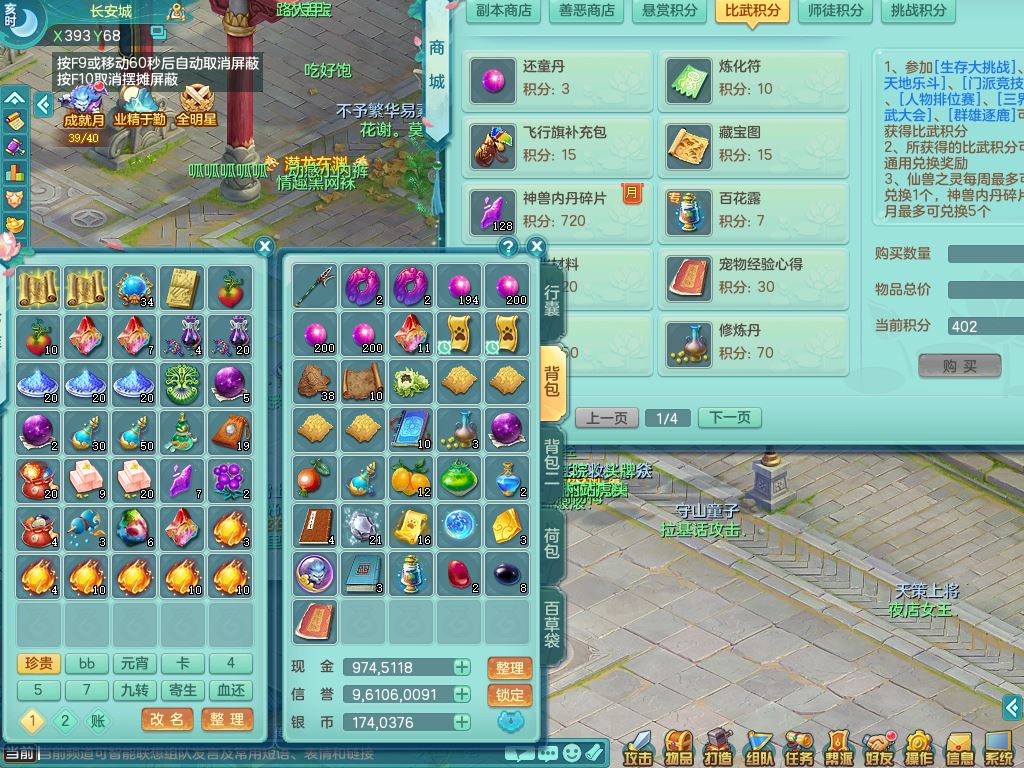The width and height of the screenshot is (1024, 768).
Task: Select the 修炼丹 shop item
Action: 753,342
